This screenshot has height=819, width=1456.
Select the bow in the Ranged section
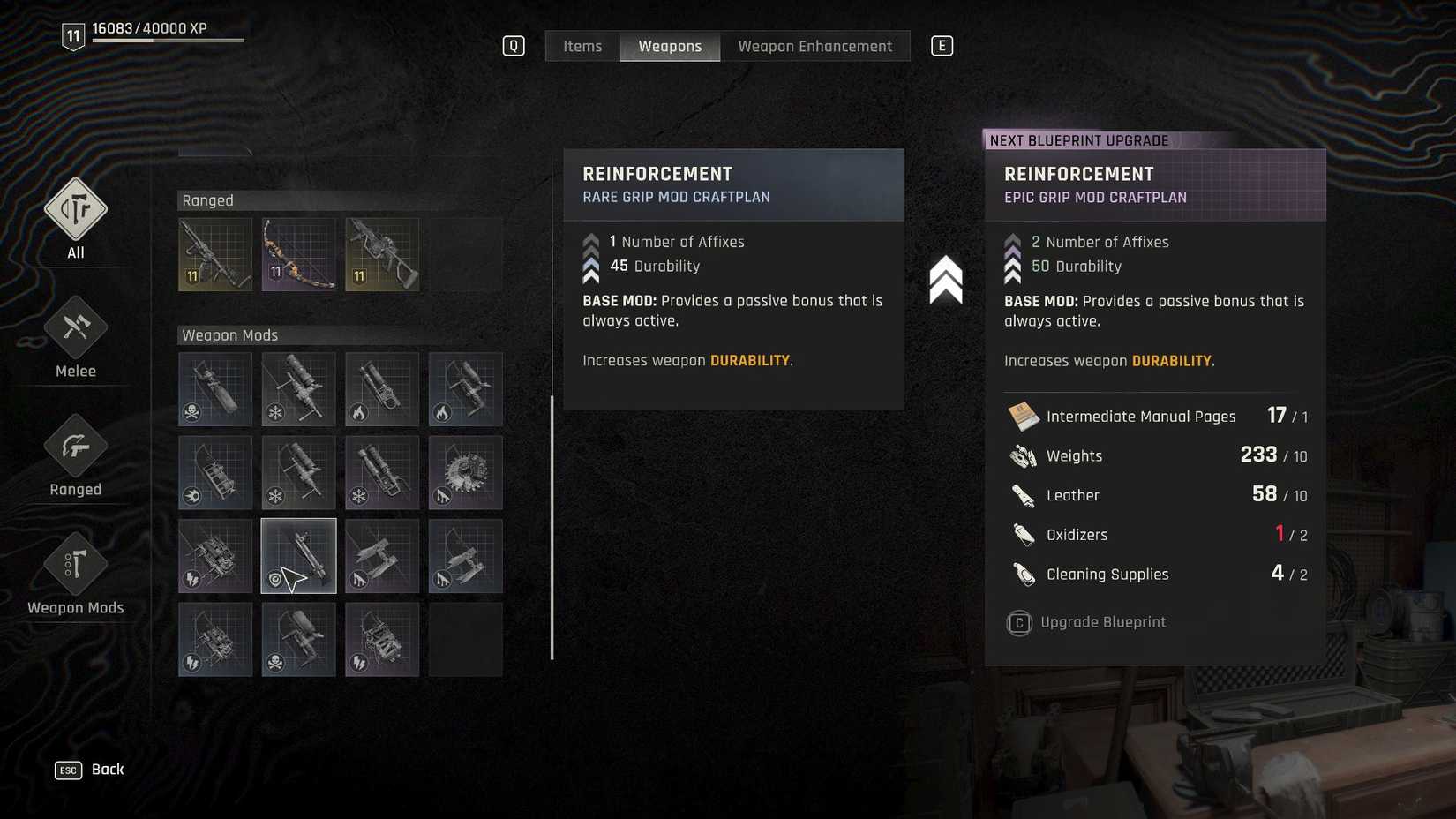pyautogui.click(x=298, y=254)
